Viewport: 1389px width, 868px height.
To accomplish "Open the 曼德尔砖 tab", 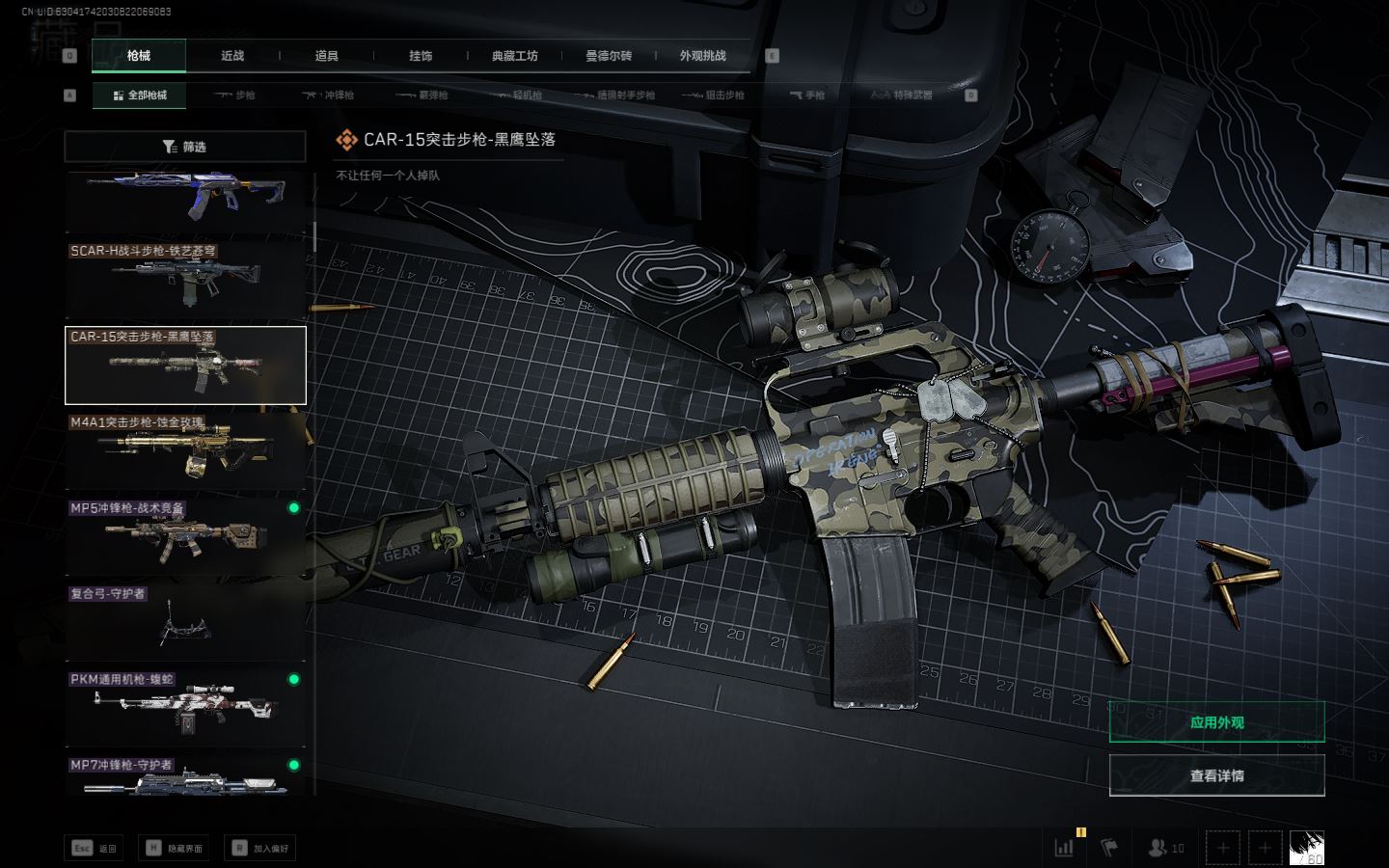I will coord(609,56).
